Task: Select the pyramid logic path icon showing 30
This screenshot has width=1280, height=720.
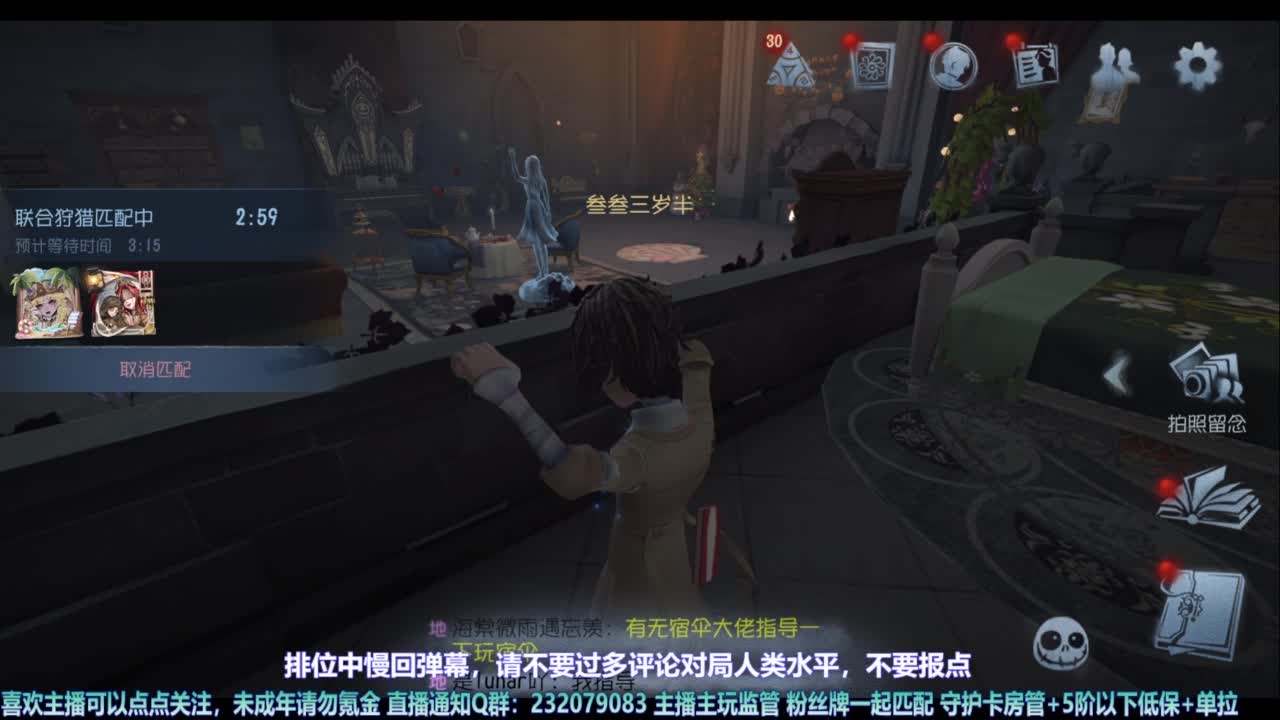Action: 789,68
